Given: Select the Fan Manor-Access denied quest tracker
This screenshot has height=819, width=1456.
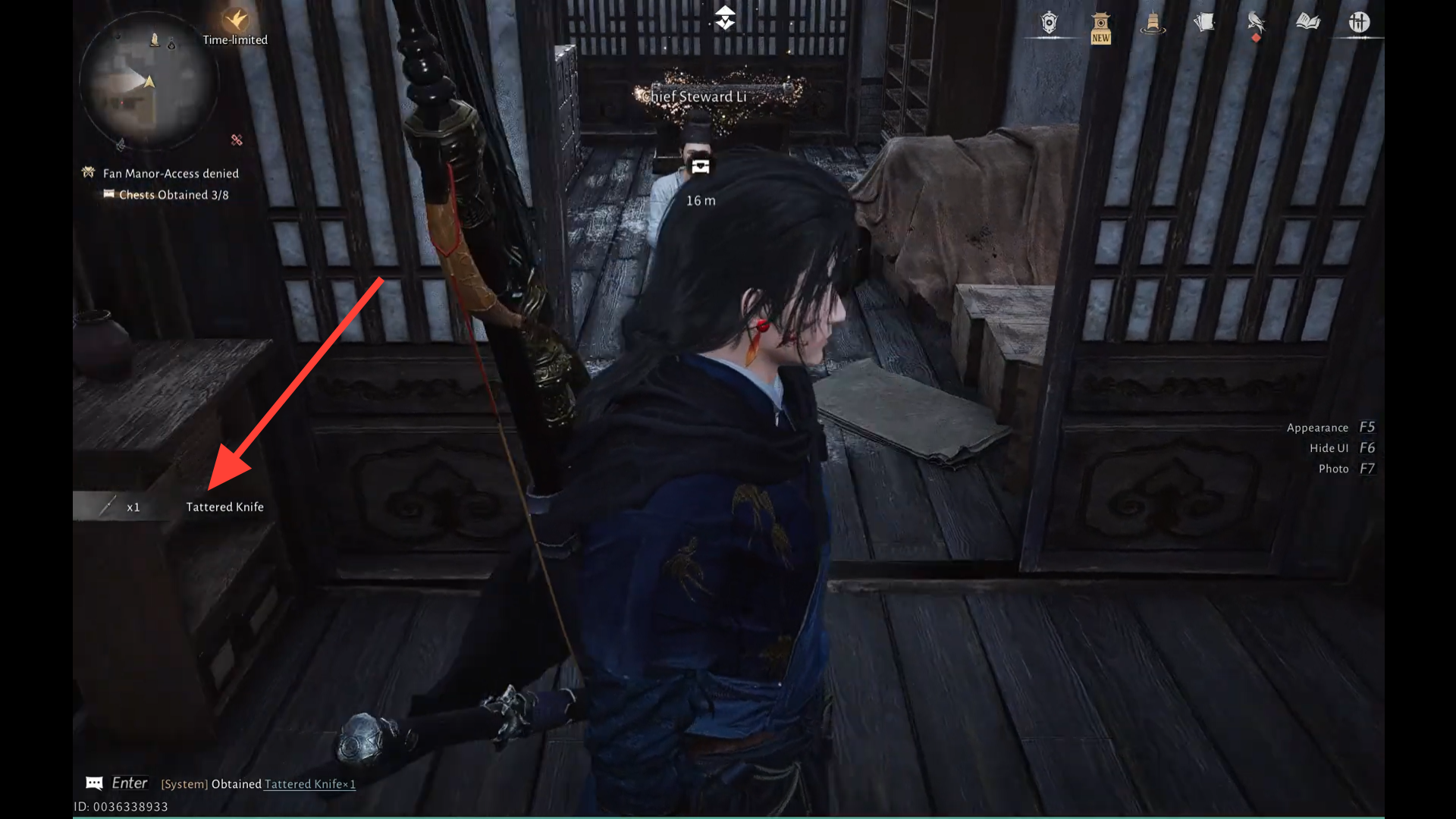Looking at the screenshot, I should coord(171,174).
